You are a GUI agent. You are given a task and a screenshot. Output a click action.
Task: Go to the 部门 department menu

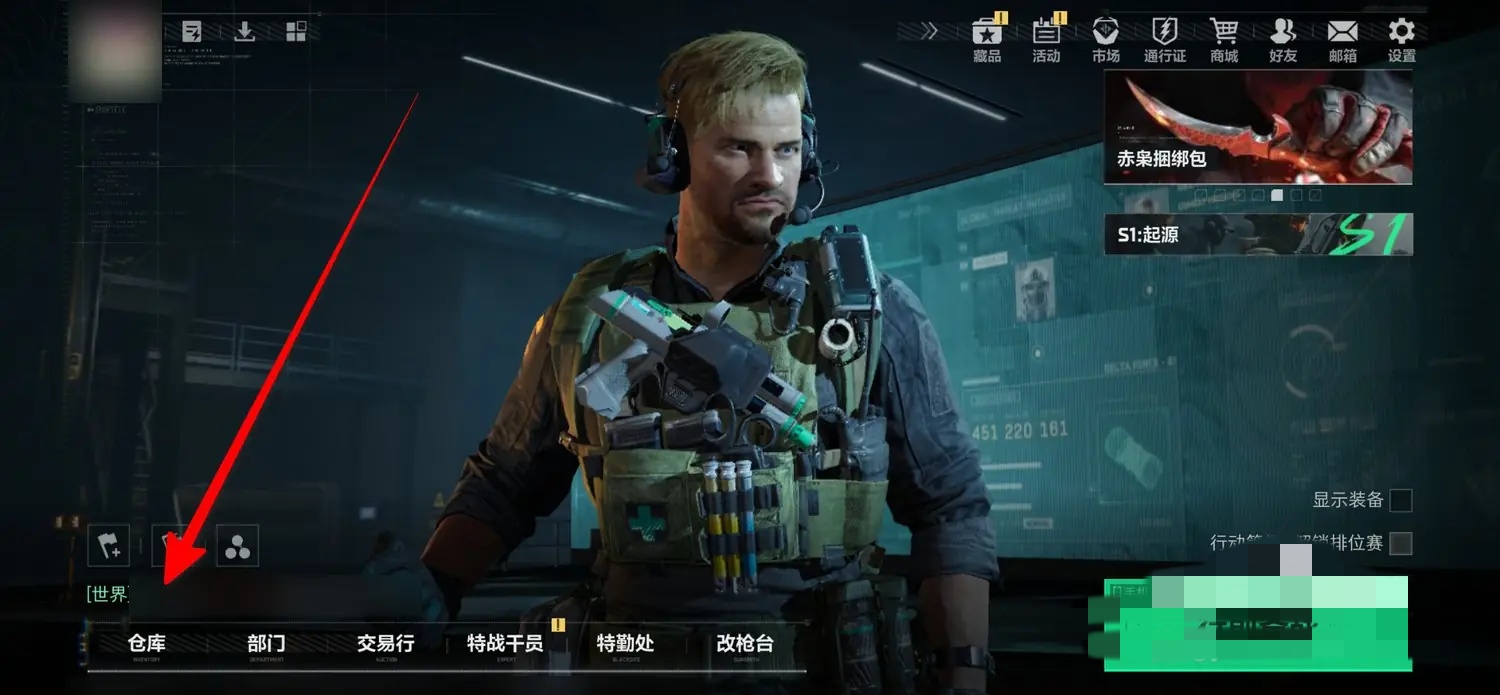tap(266, 644)
